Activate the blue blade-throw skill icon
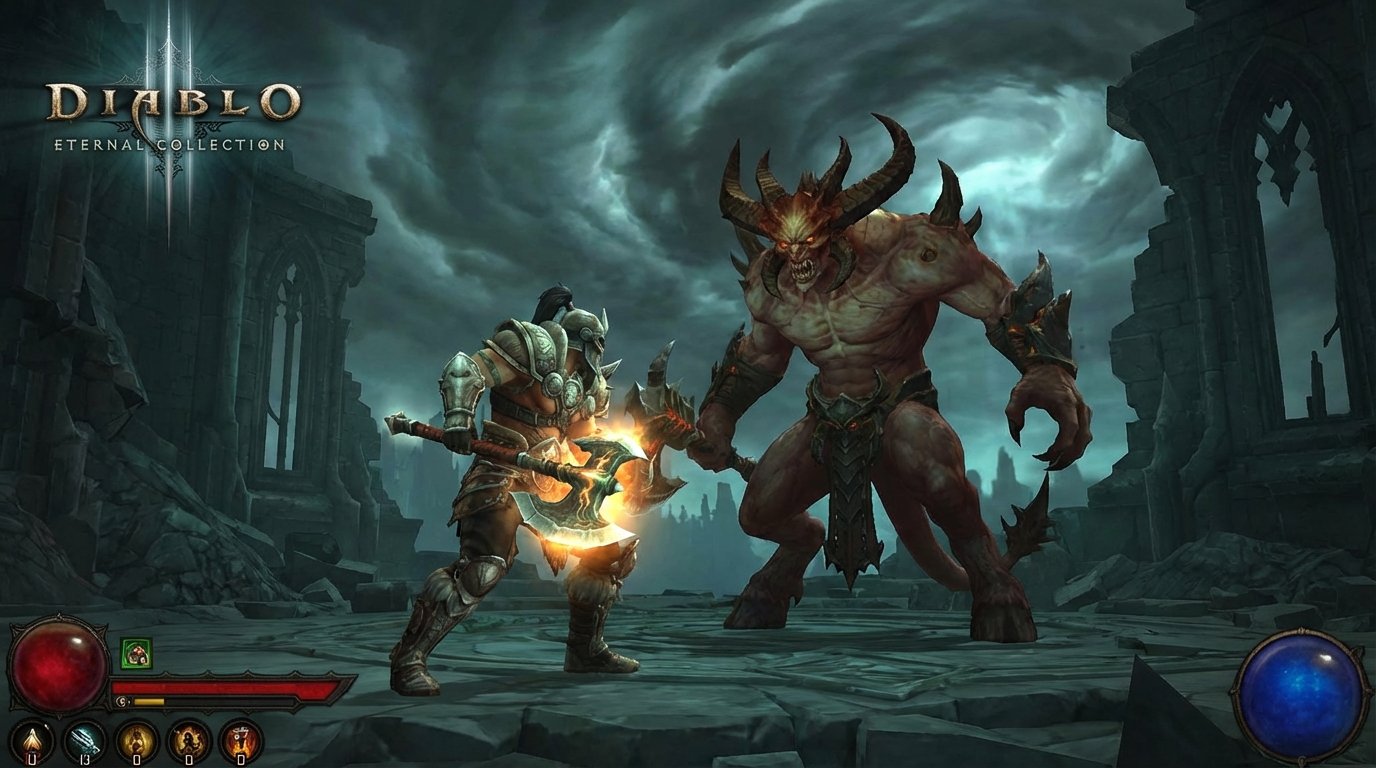 tap(84, 740)
